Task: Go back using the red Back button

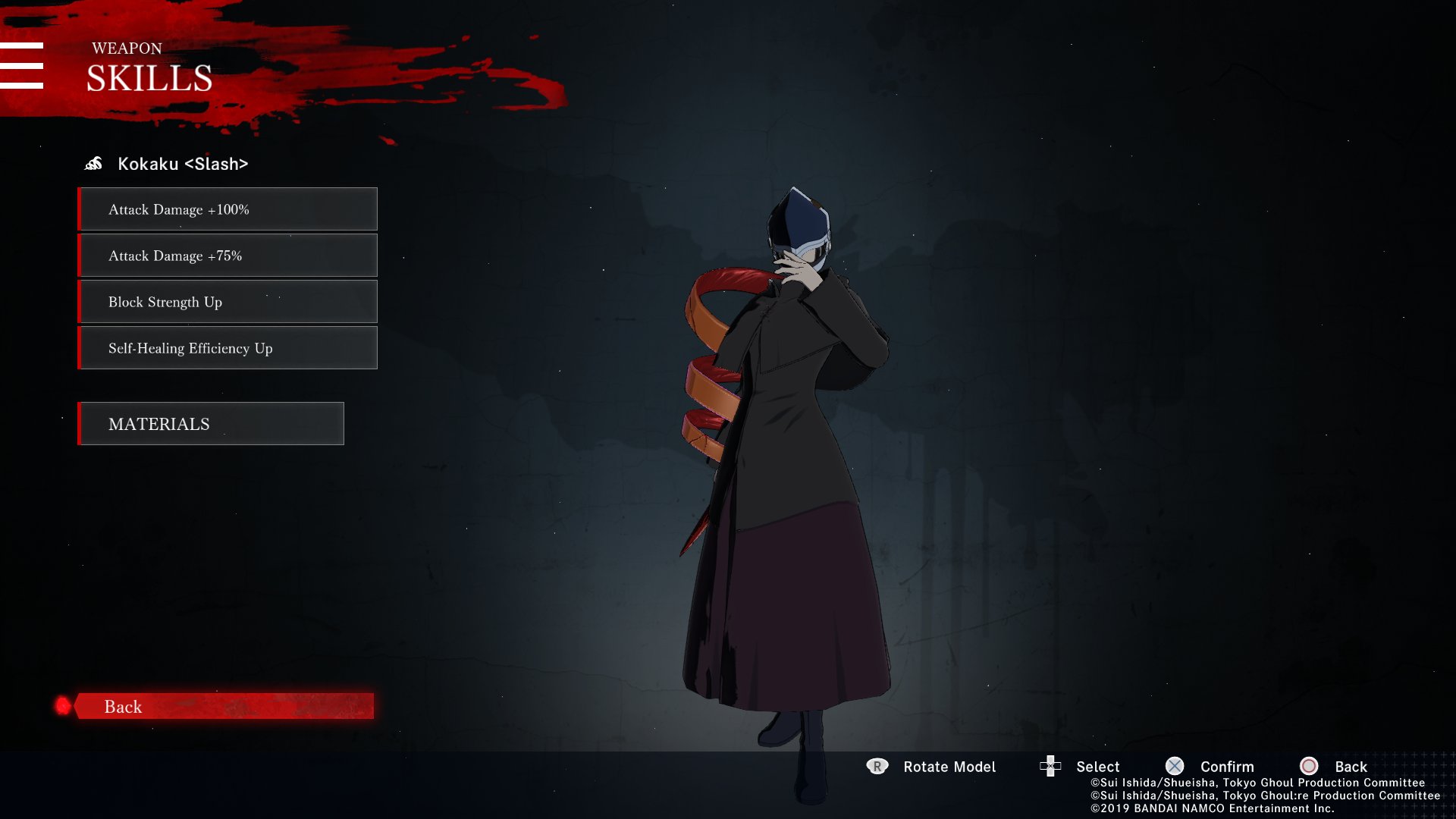Action: click(224, 706)
